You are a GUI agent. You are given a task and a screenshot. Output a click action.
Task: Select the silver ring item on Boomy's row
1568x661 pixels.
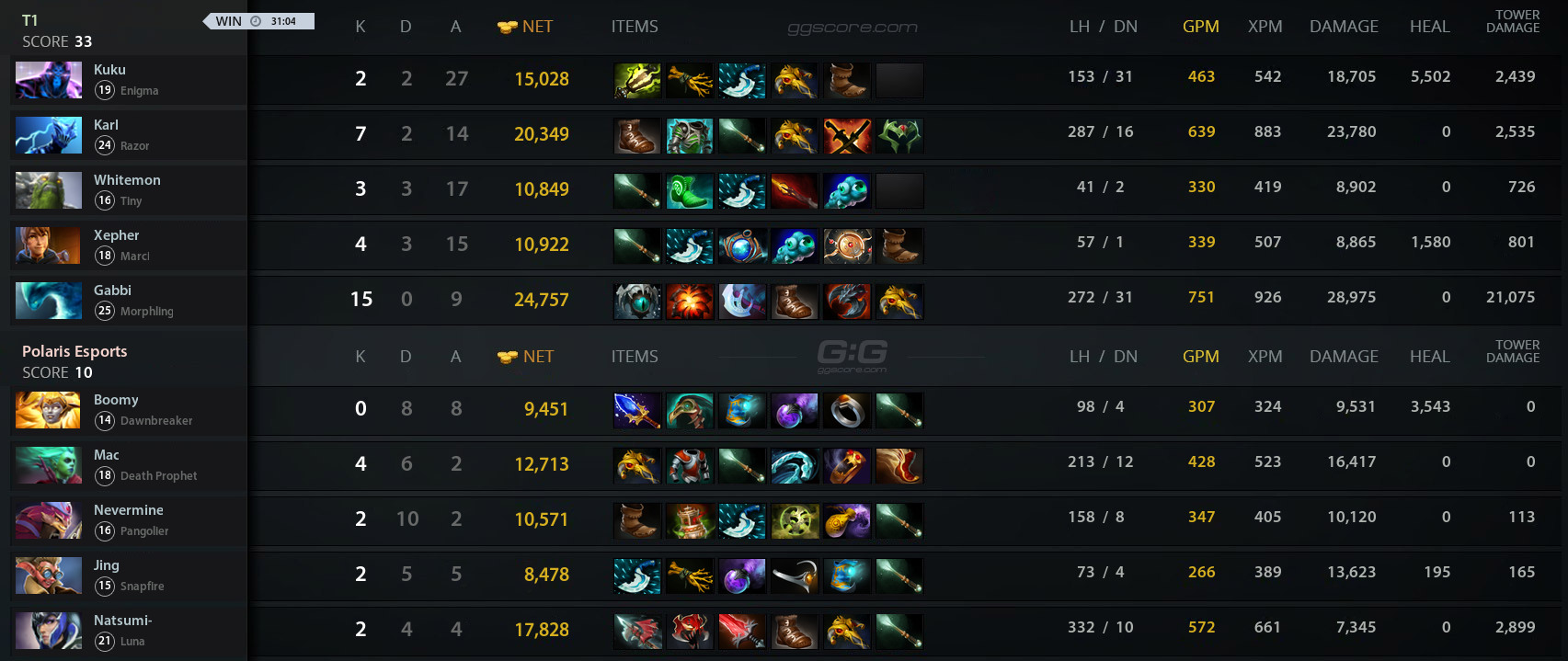[x=847, y=411]
